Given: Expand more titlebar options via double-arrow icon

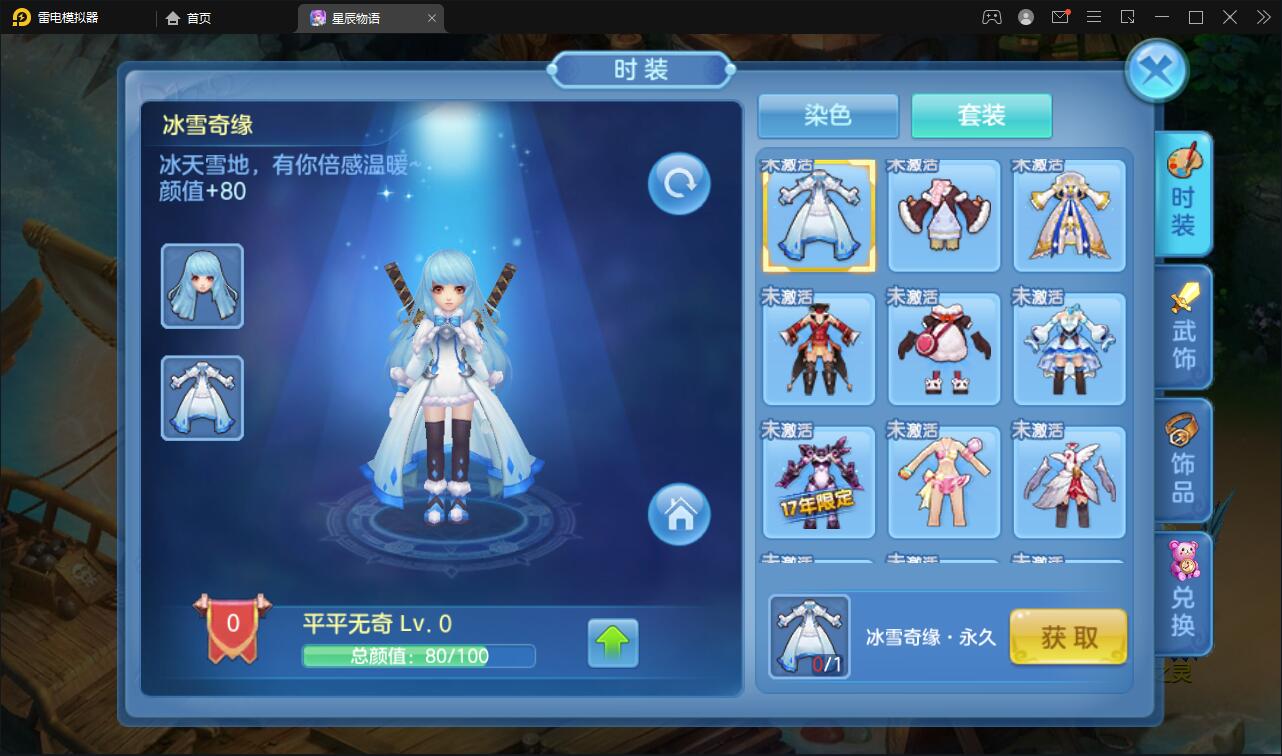Looking at the screenshot, I should tap(1262, 17).
